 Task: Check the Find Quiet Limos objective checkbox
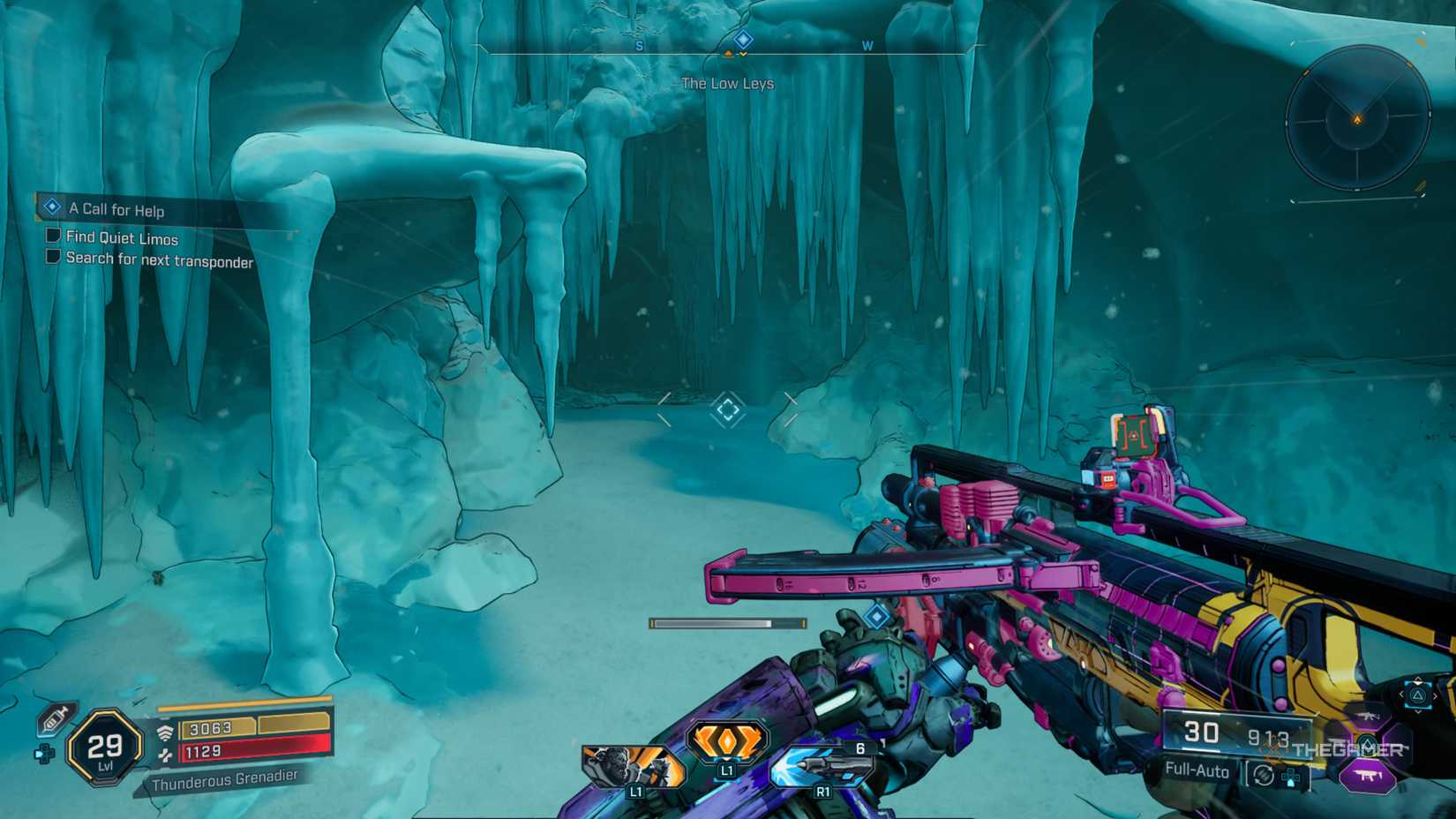52,238
